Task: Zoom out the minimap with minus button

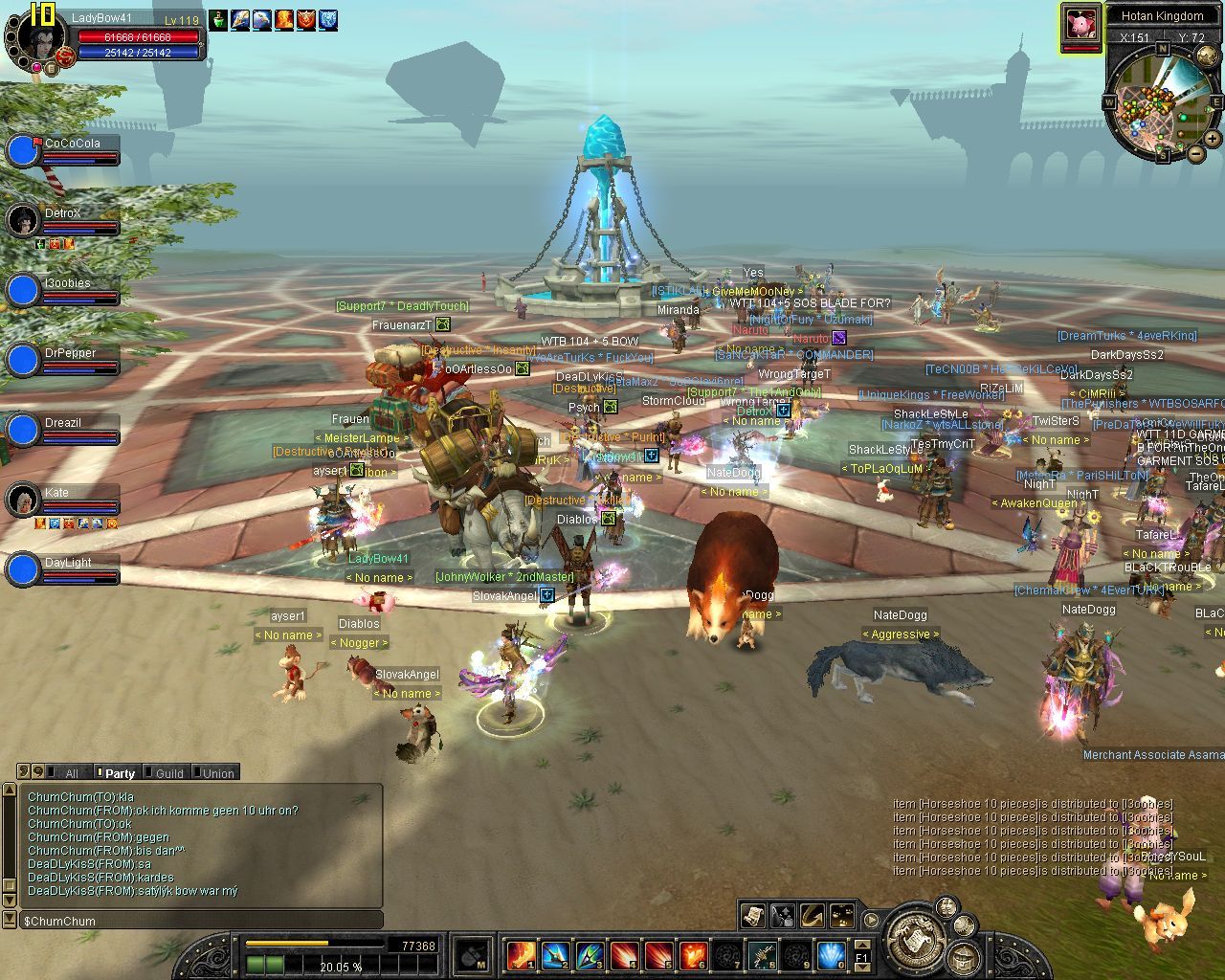Action: (1196, 153)
